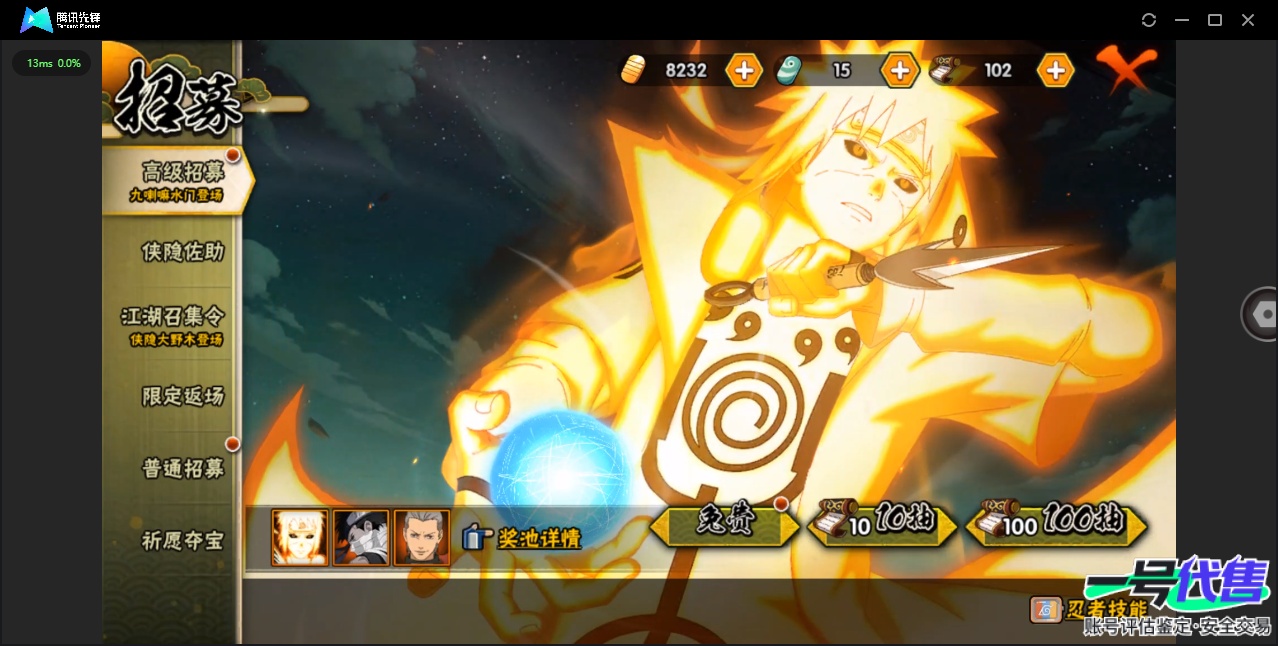Click the emulator refresh icon in title bar
This screenshot has height=646, width=1278.
coord(1149,20)
